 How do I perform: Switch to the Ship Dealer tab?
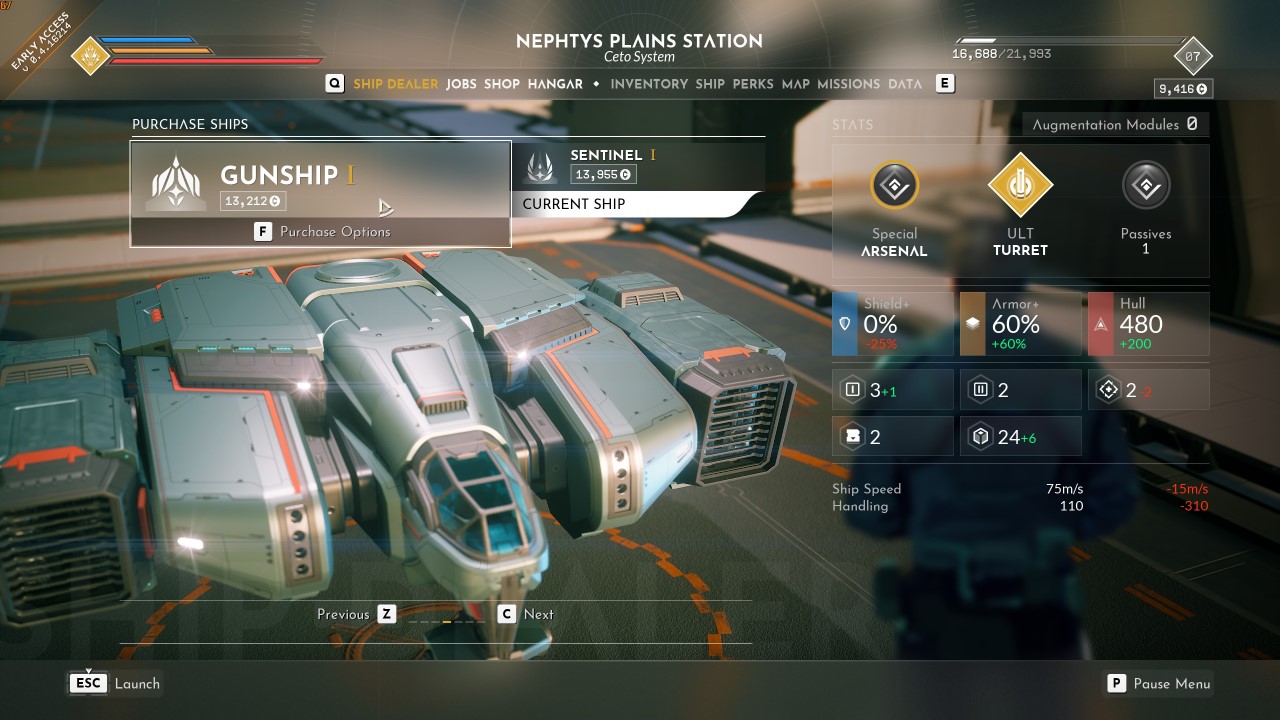point(395,84)
